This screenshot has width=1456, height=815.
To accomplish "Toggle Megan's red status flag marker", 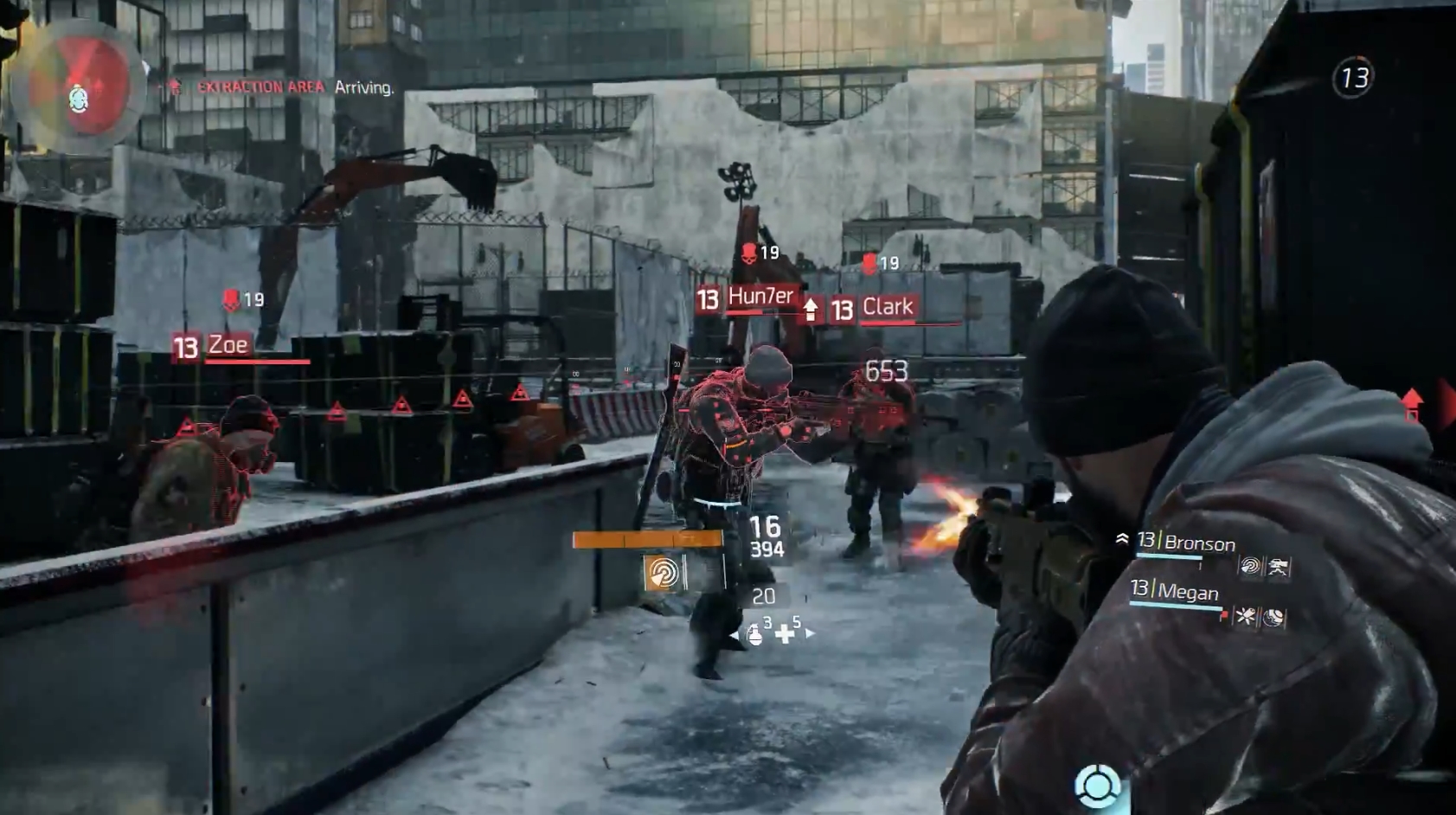I will (1225, 615).
